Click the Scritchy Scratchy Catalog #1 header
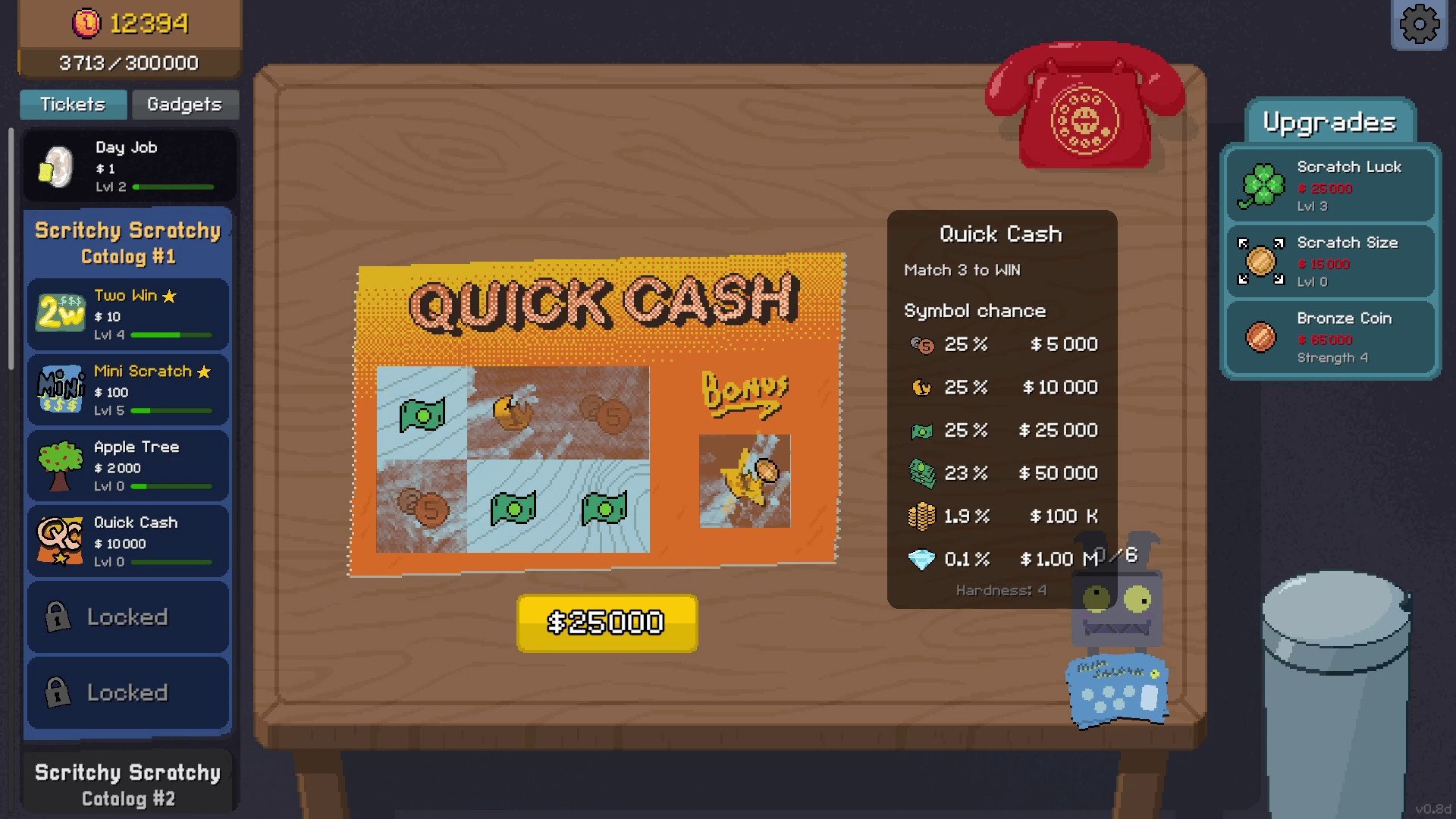 pos(127,243)
